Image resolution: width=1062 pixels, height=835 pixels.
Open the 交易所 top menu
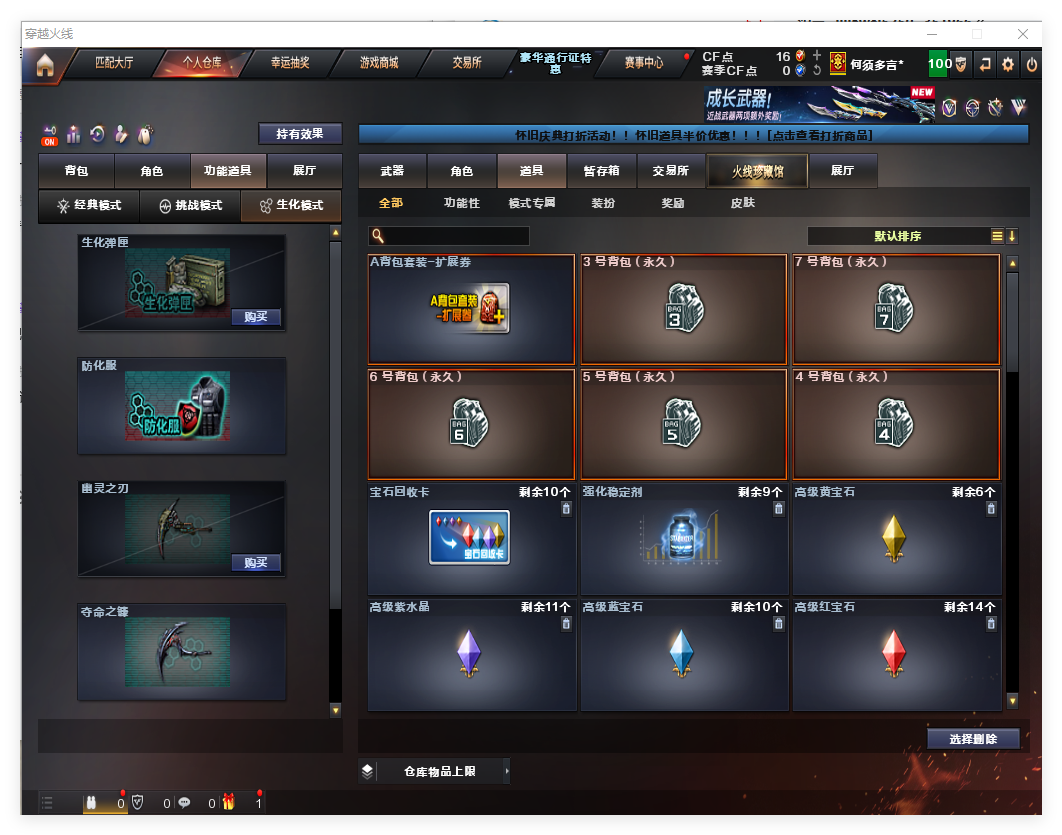(x=467, y=63)
